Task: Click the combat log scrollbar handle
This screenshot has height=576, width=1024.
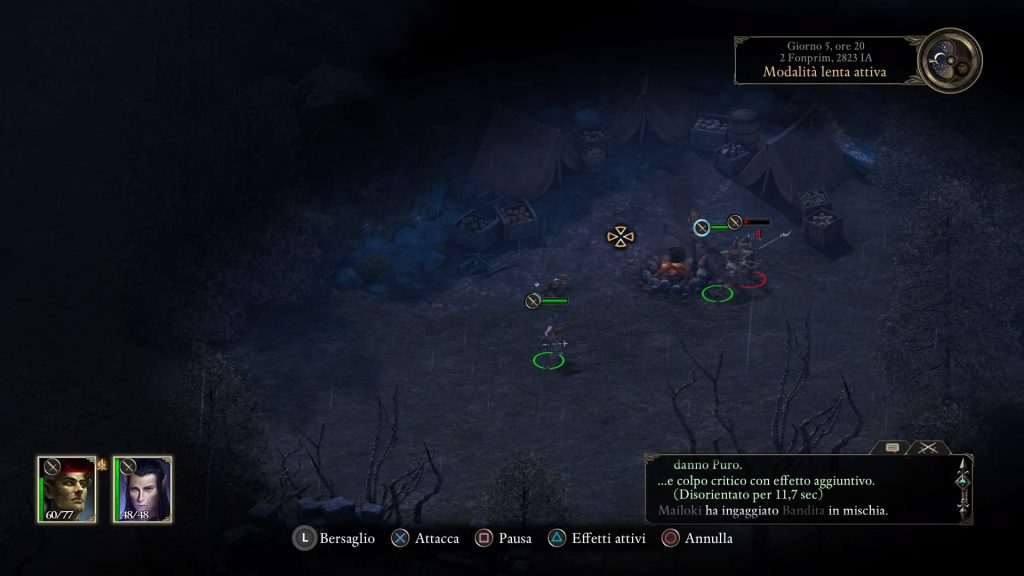Action: 962,482
